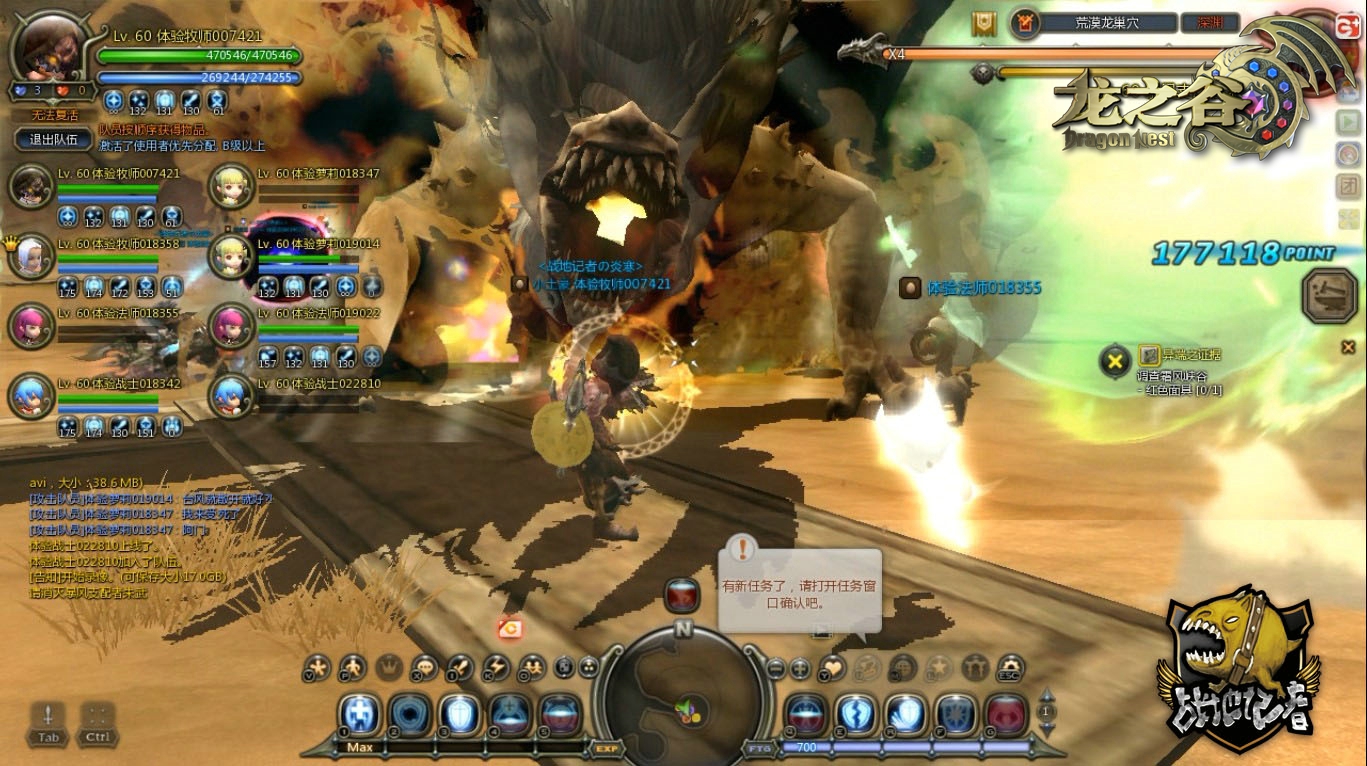Open the heart-shaped social menu icon

coord(832,667)
